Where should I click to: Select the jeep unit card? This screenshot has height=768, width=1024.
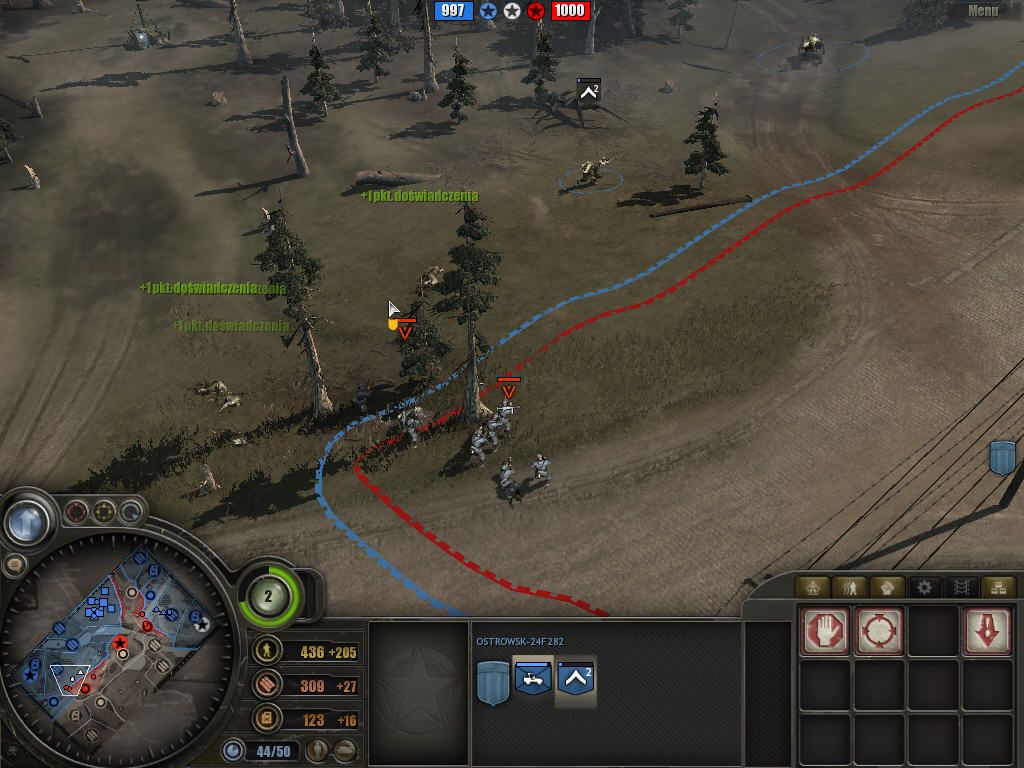tap(533, 680)
